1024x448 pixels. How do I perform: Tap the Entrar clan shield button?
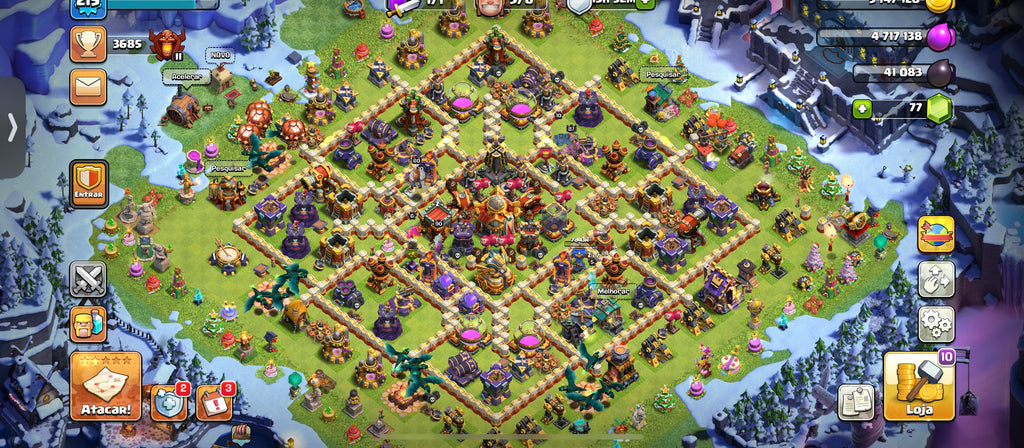pos(88,184)
